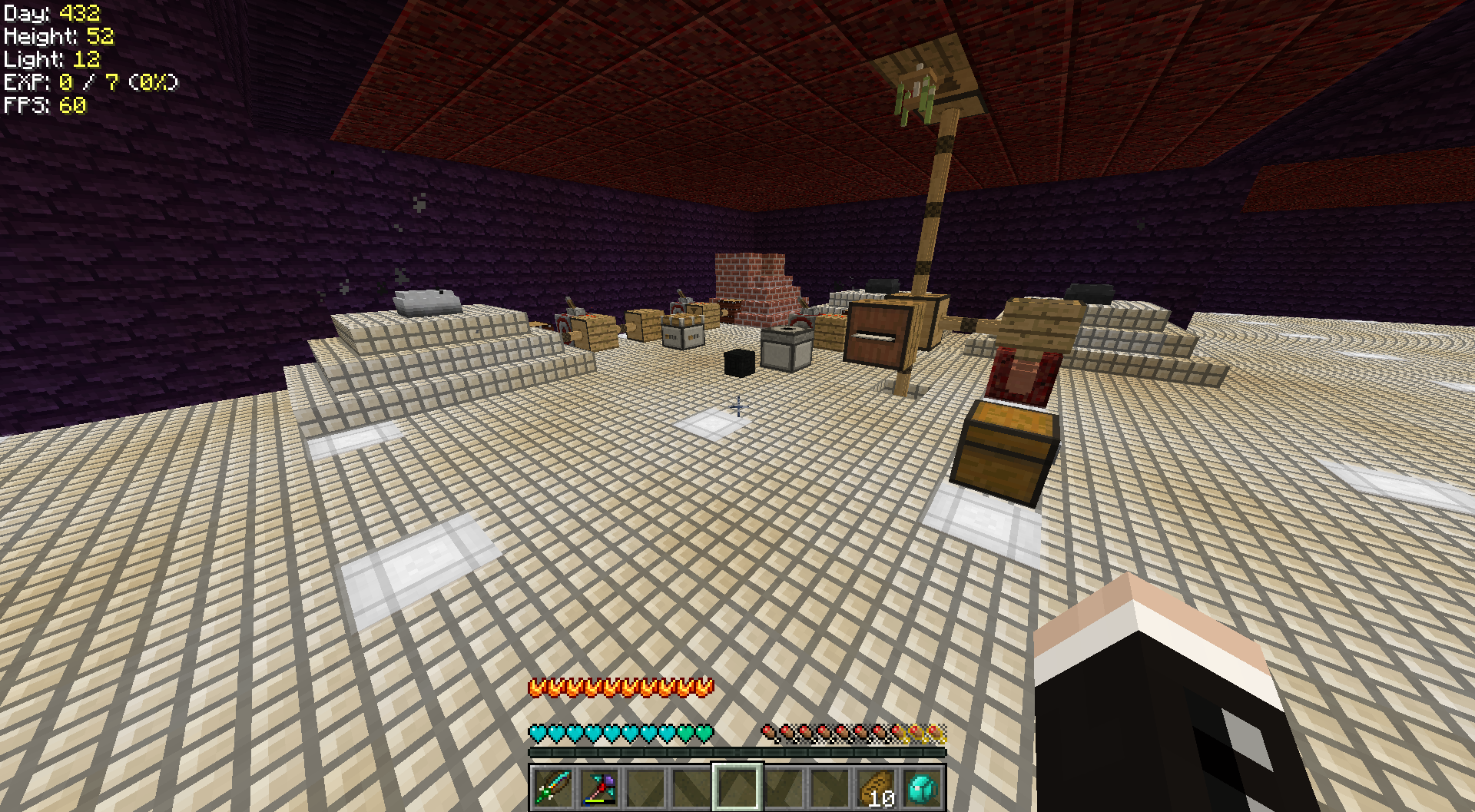Select the diamond backpack hotbar slot
This screenshot has height=812, width=1475.
coord(923,787)
